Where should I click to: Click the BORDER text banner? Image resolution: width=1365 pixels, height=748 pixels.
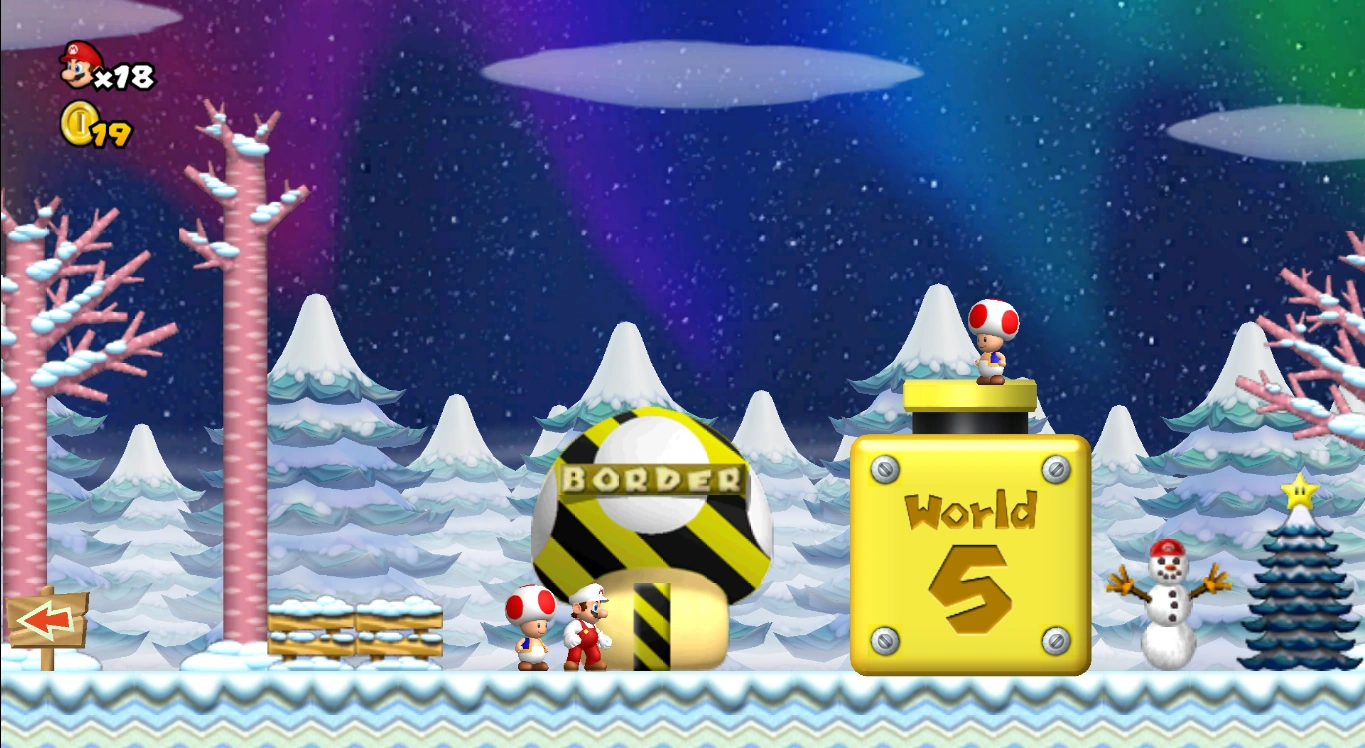coord(651,479)
